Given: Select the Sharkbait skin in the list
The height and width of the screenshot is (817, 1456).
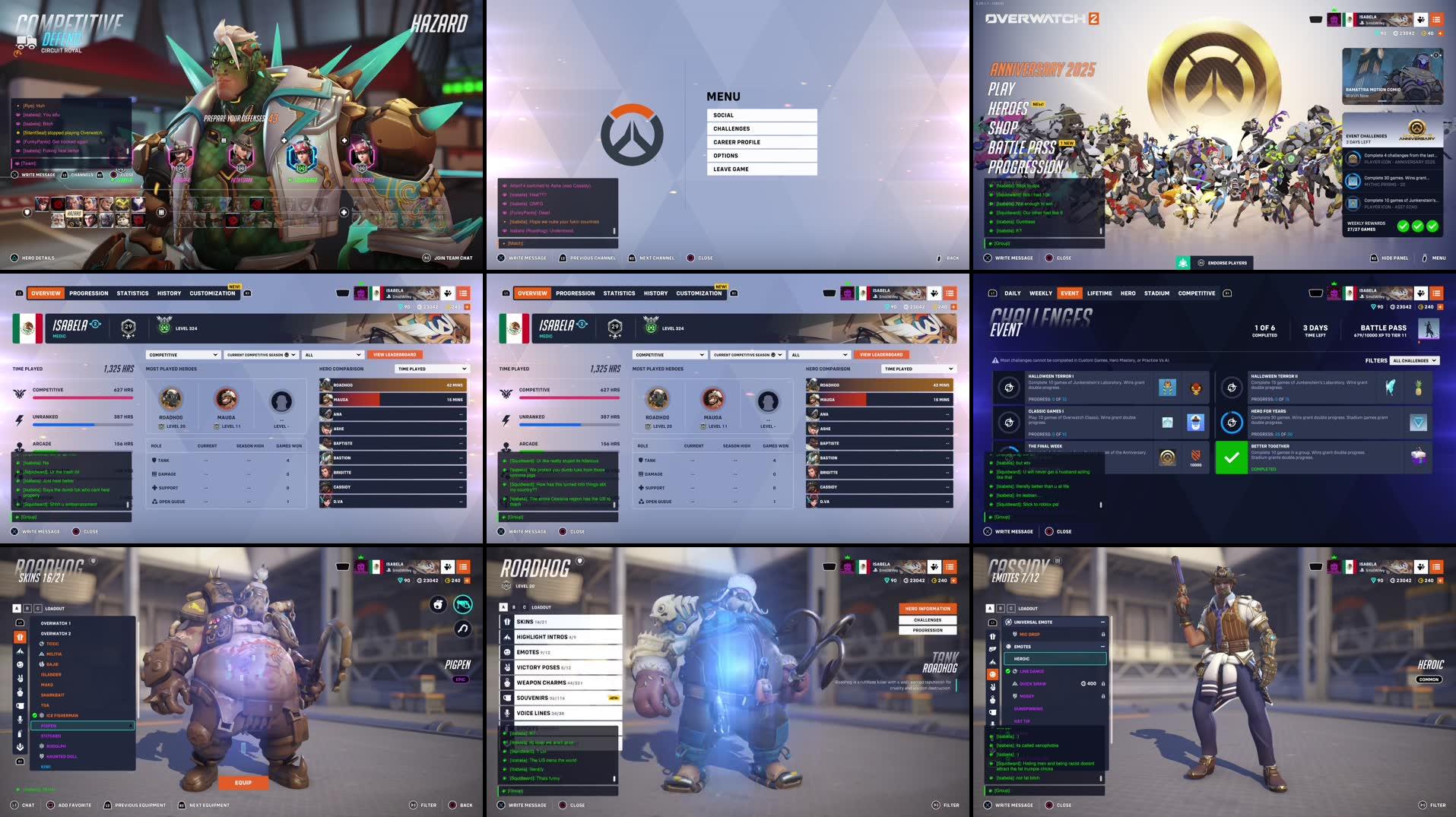Looking at the screenshot, I should pos(53,695).
